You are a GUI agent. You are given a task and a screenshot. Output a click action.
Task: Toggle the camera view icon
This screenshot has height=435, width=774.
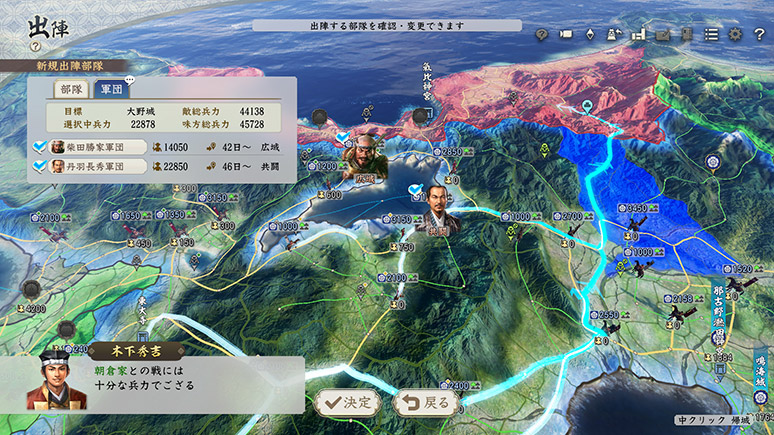point(565,34)
